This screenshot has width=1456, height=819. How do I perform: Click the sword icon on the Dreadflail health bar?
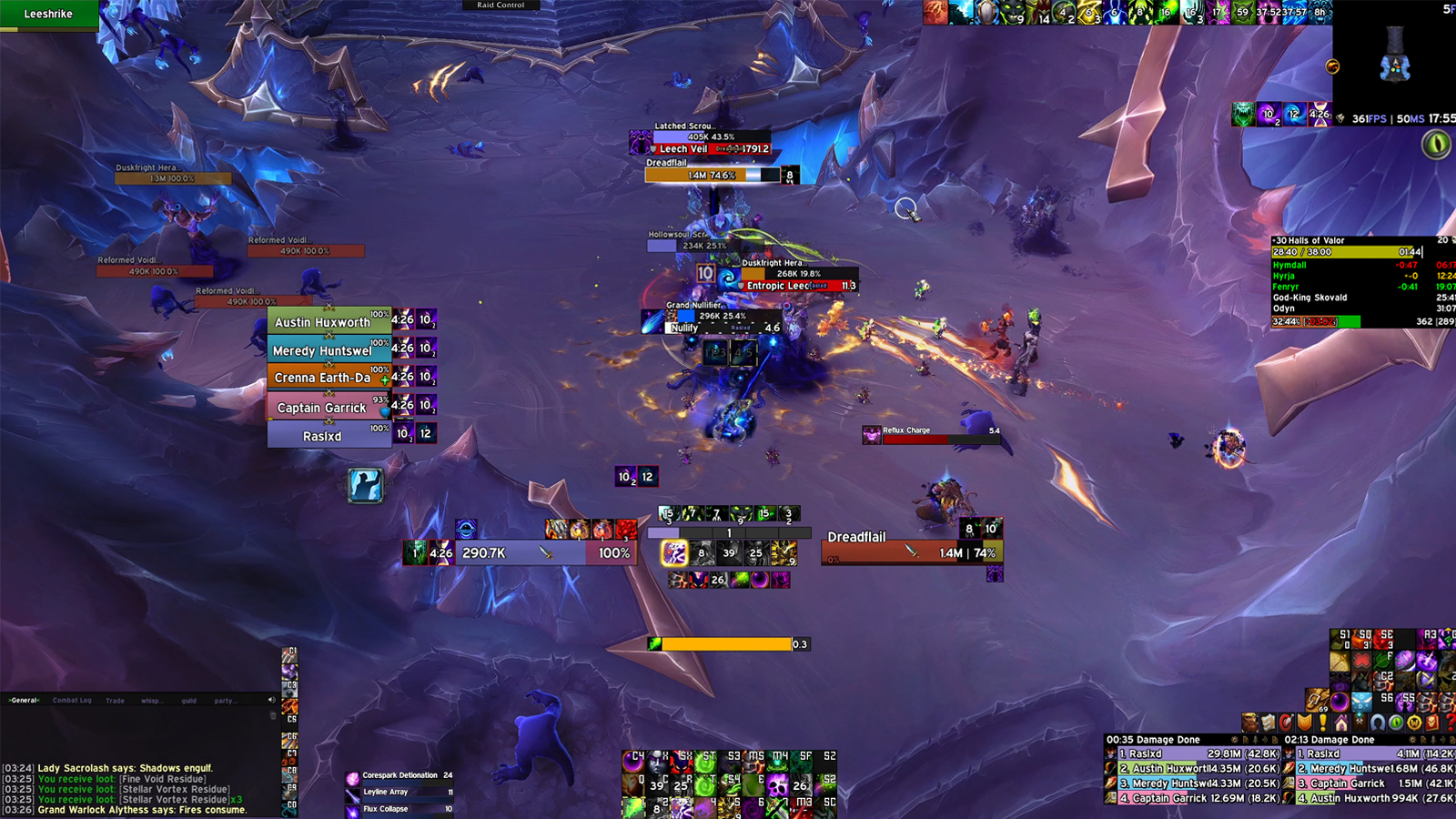pos(909,550)
